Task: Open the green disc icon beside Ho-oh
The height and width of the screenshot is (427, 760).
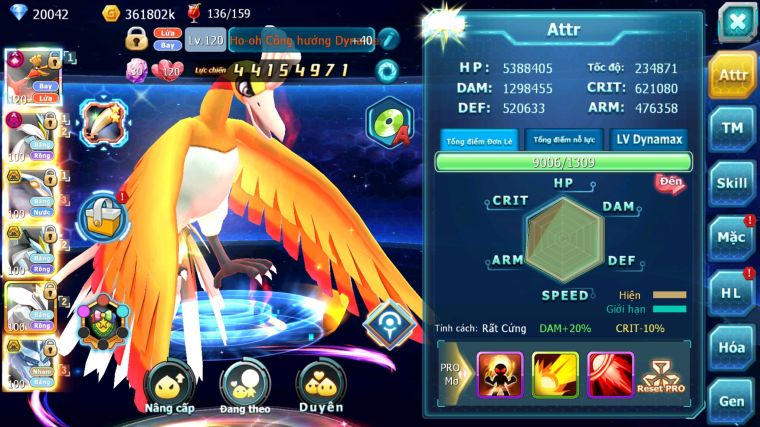Action: (x=388, y=123)
